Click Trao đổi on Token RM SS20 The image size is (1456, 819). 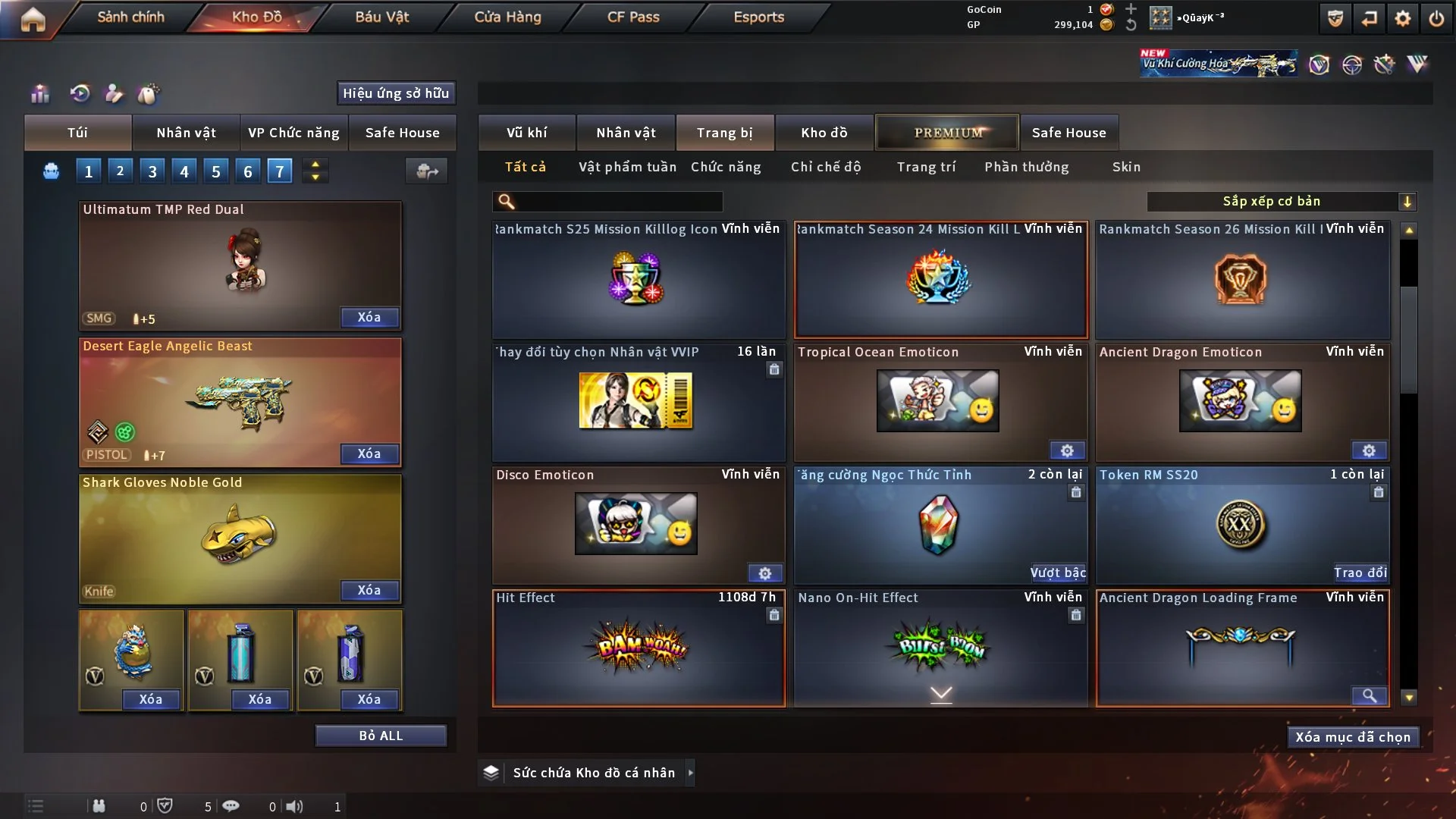(x=1360, y=573)
